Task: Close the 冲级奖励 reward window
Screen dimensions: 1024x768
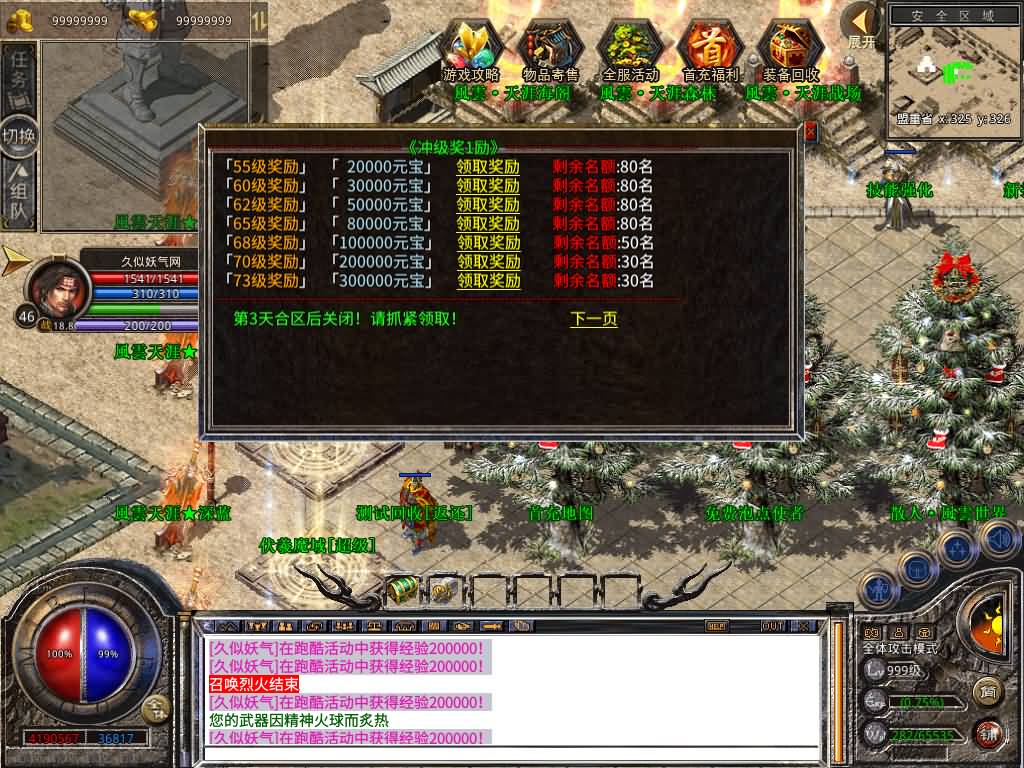Action: point(810,131)
